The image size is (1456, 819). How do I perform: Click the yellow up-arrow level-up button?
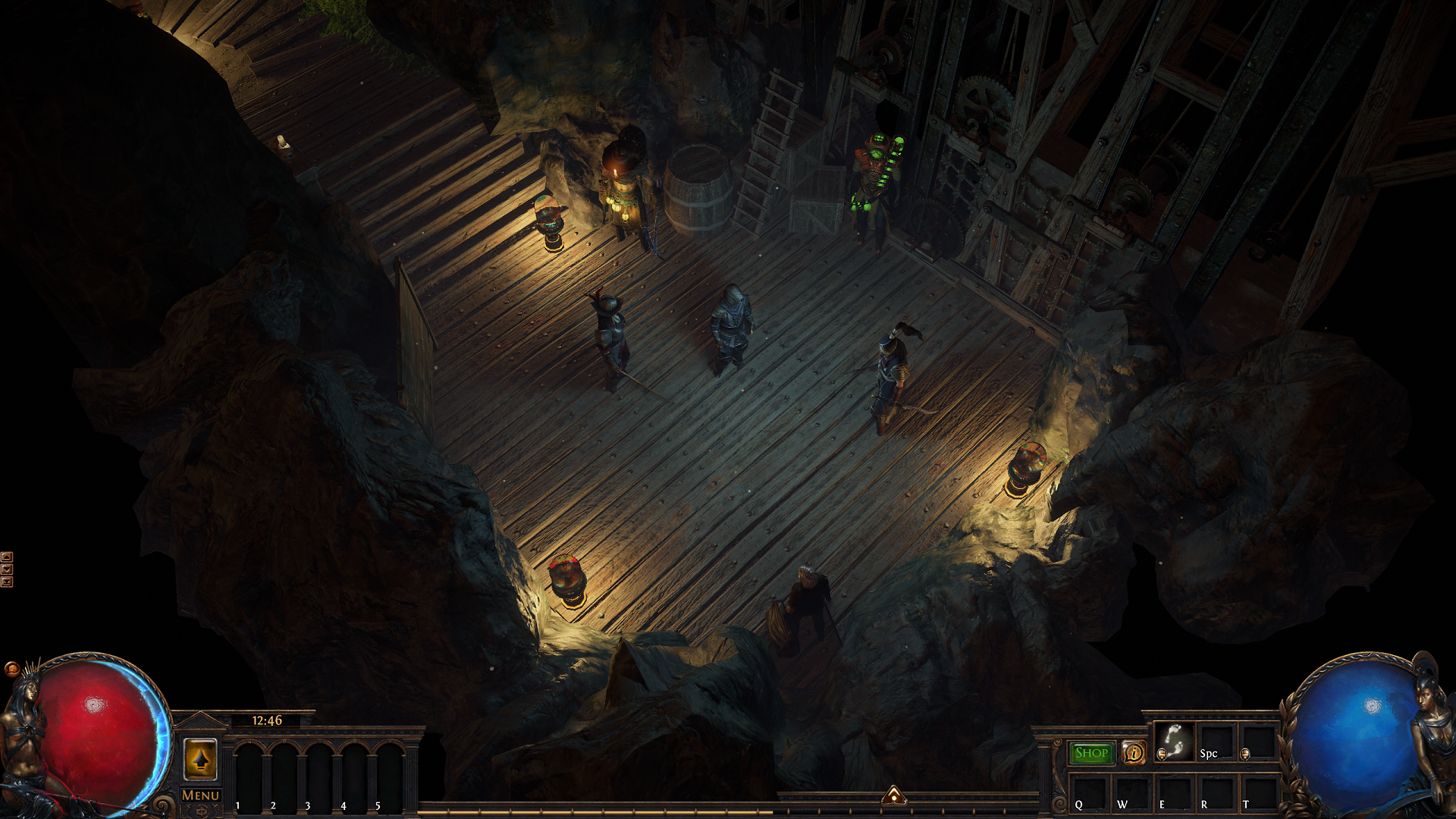pos(200,759)
